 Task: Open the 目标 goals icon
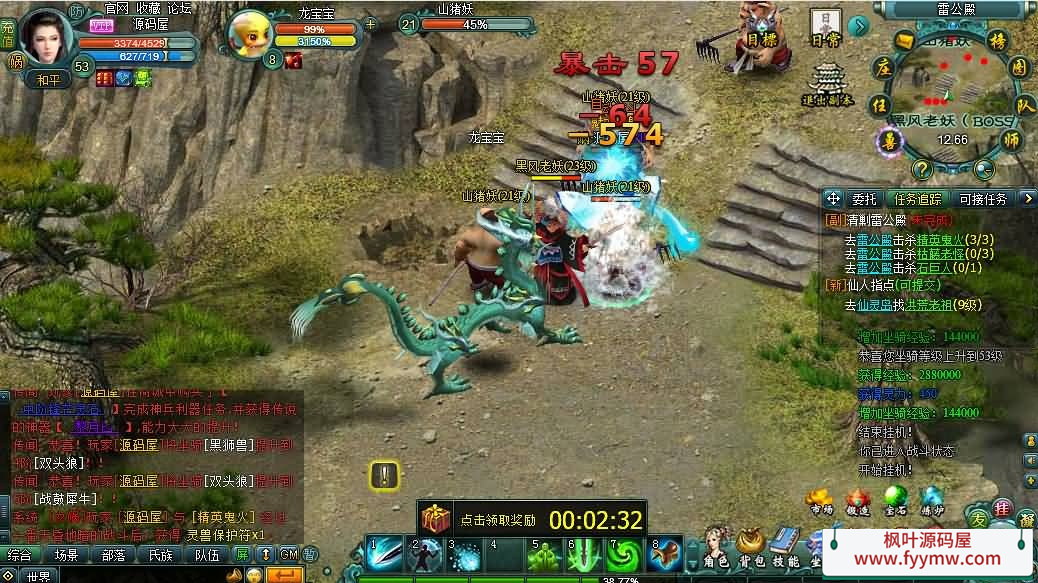[x=763, y=37]
